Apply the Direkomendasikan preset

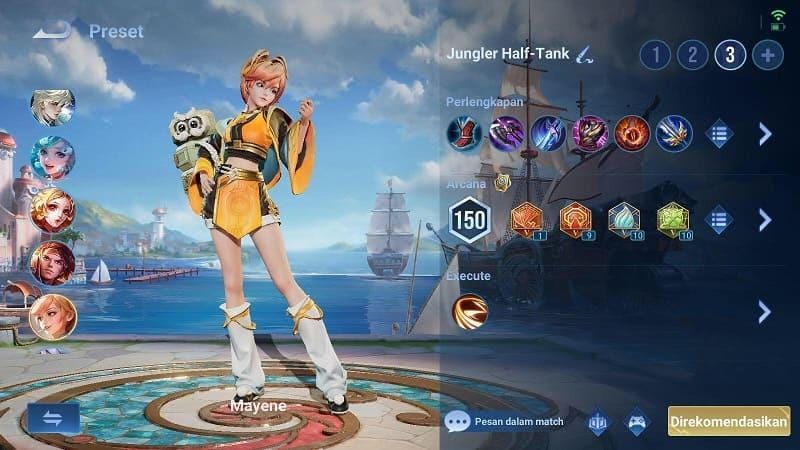click(x=729, y=421)
